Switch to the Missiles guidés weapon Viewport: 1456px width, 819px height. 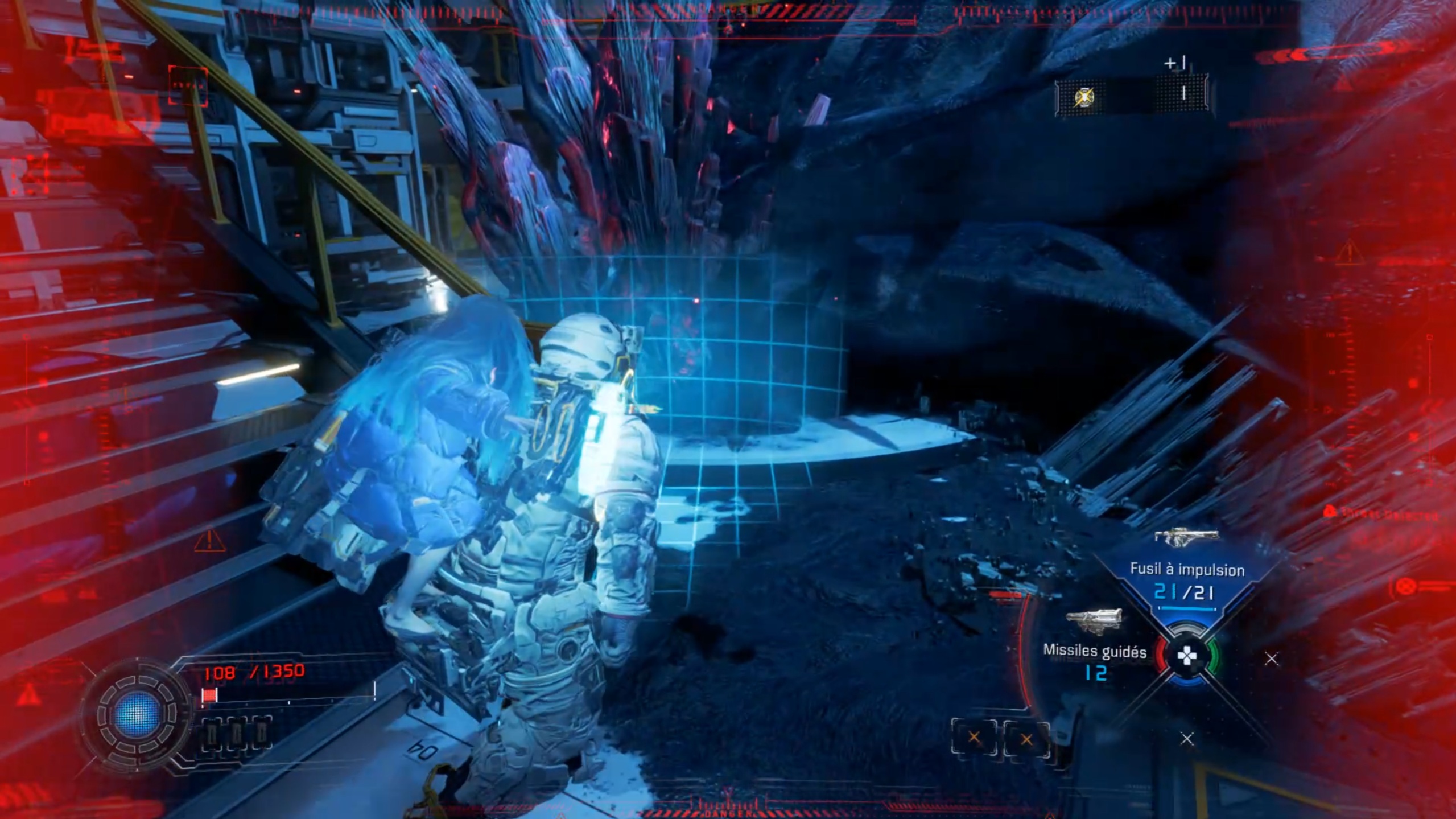point(1094,651)
